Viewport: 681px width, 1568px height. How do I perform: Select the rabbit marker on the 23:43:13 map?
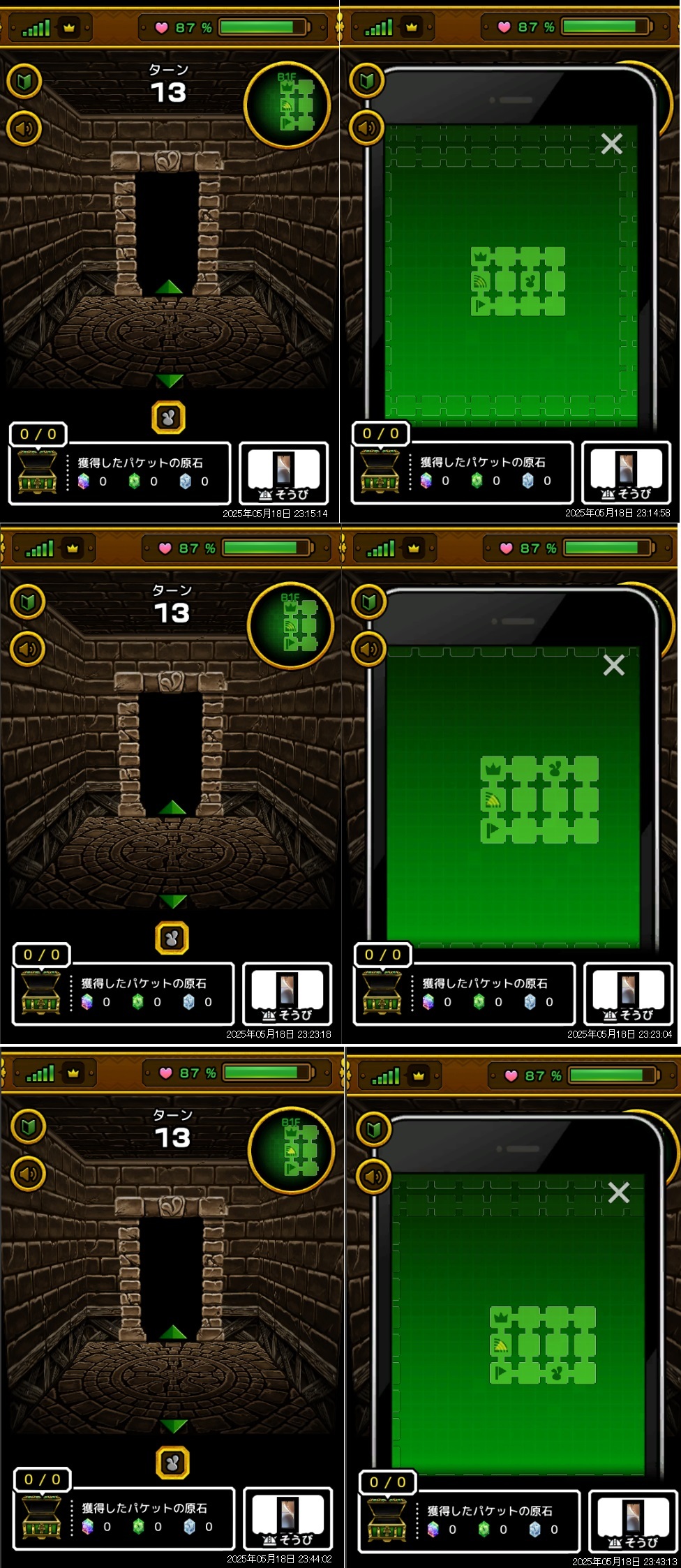pyautogui.click(x=556, y=1373)
